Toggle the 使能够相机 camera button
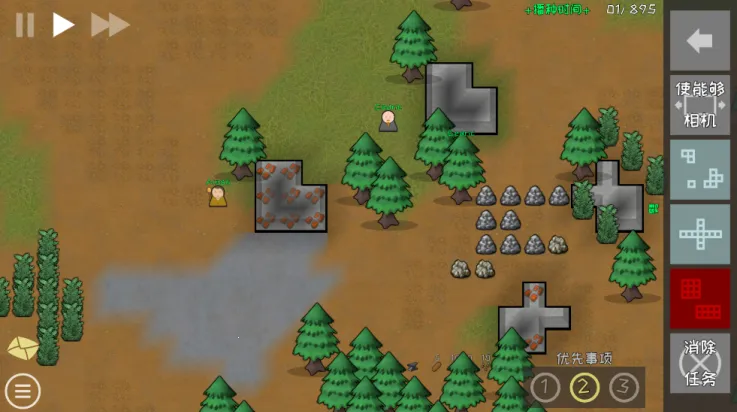 (699, 104)
